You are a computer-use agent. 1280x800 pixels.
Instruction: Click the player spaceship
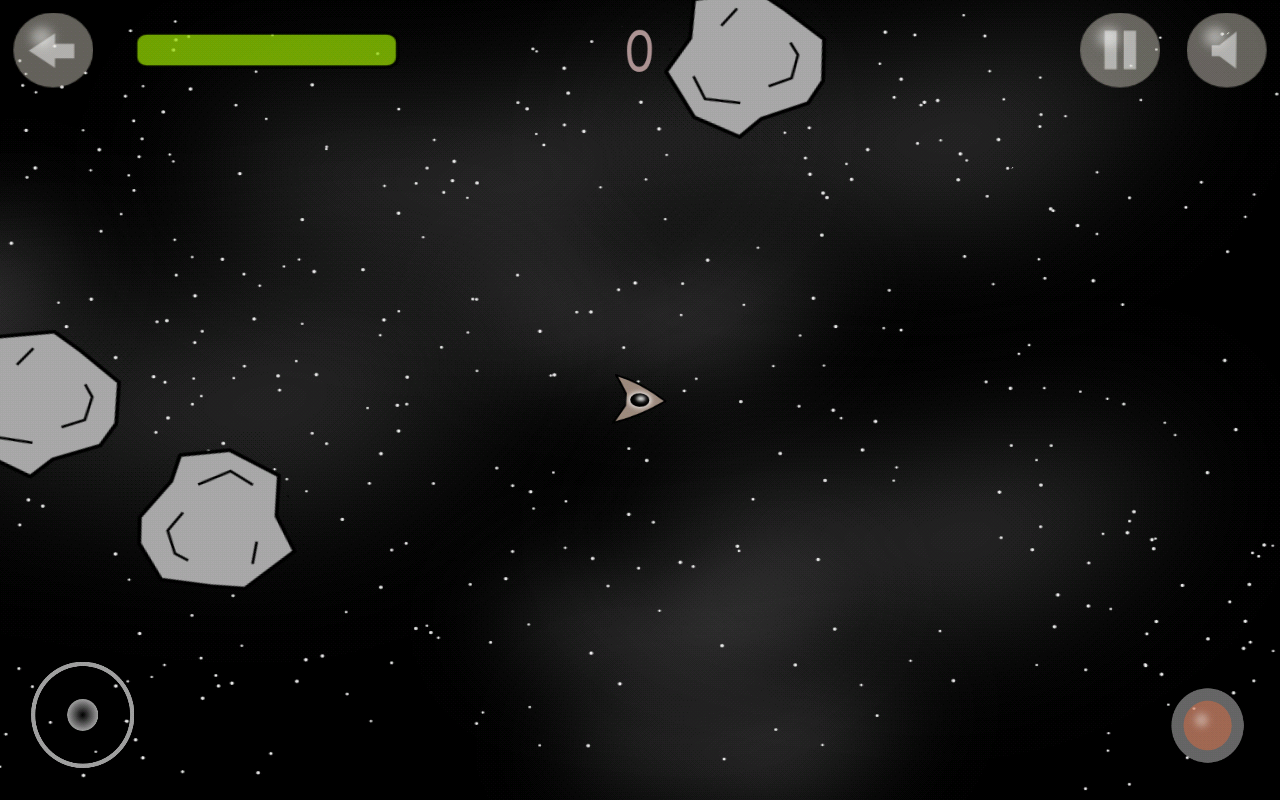tap(639, 400)
